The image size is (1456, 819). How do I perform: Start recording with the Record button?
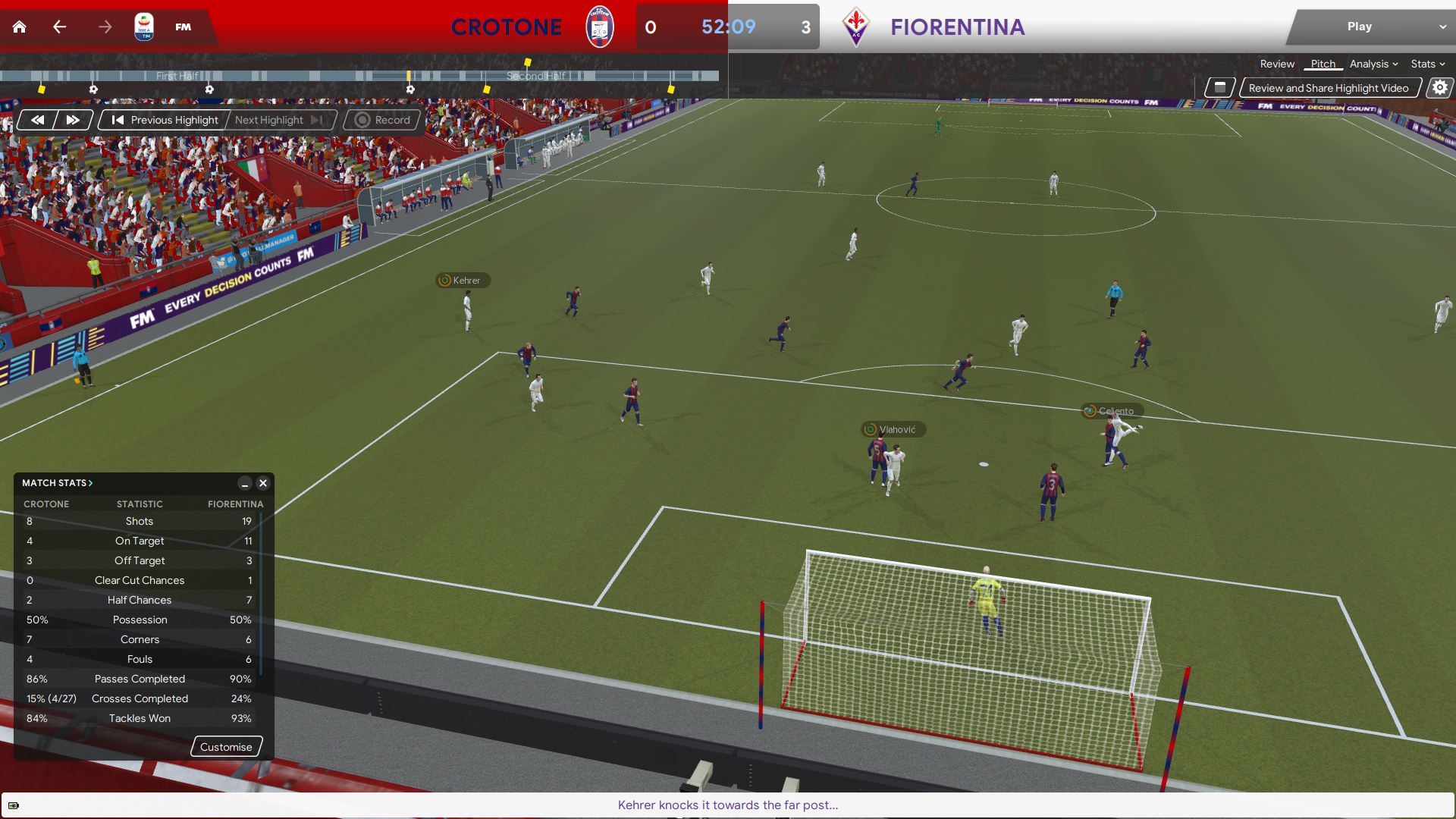382,120
